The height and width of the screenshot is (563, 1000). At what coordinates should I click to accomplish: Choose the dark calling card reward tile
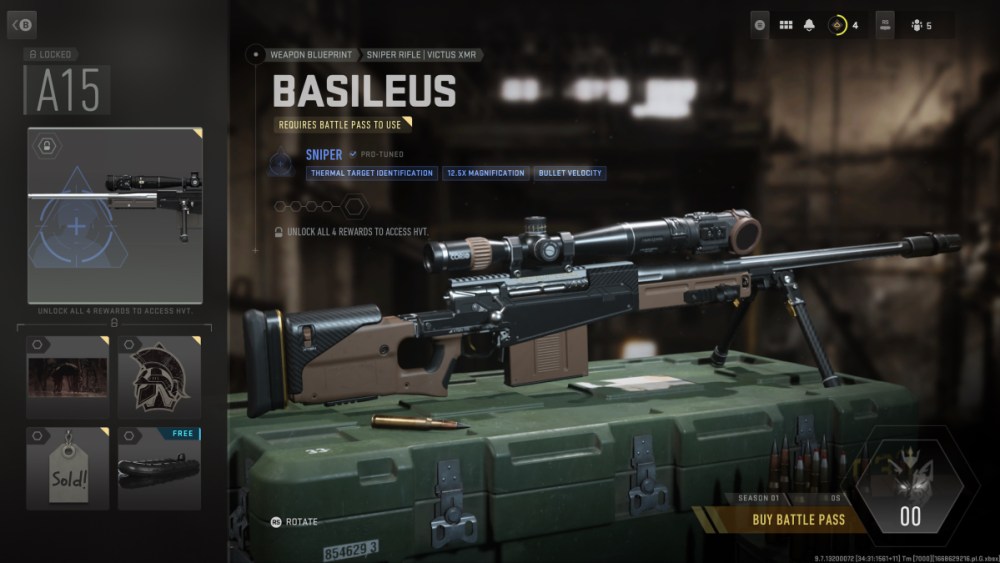[65, 377]
